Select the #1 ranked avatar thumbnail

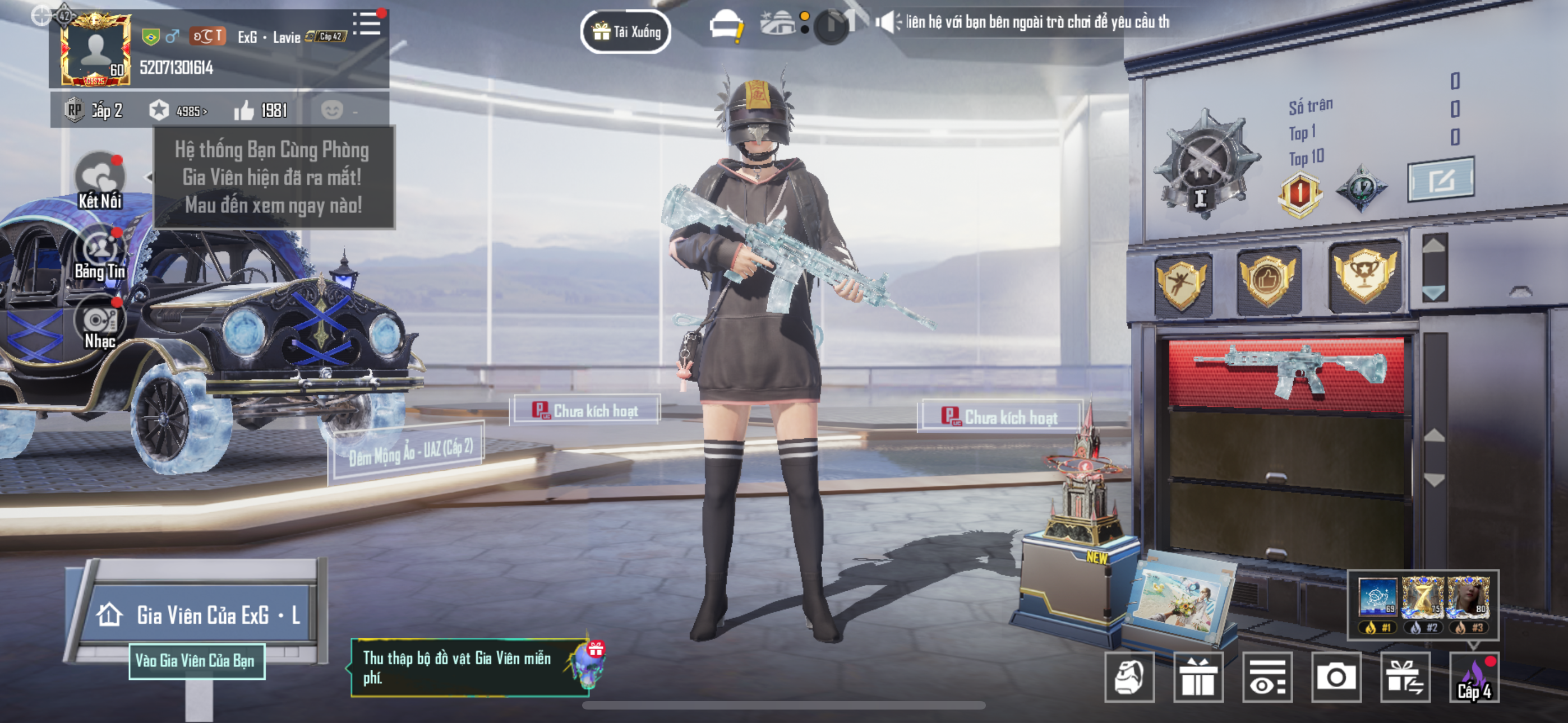coord(1377,600)
